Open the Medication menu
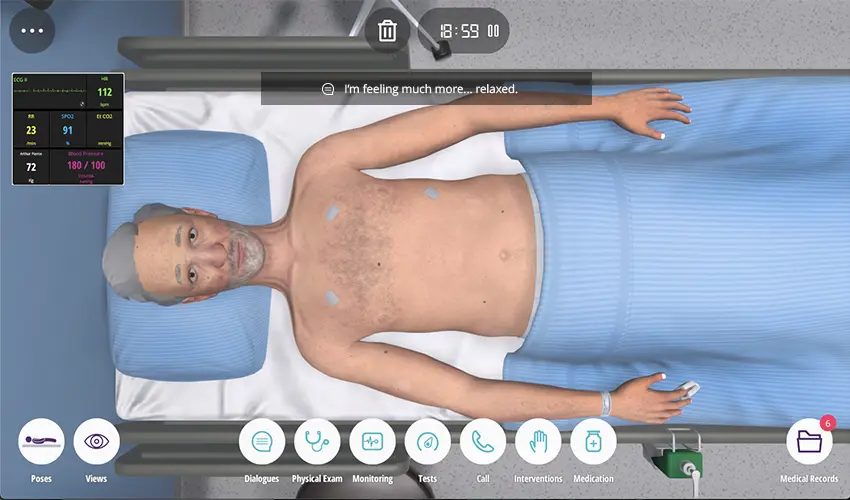 pos(593,442)
